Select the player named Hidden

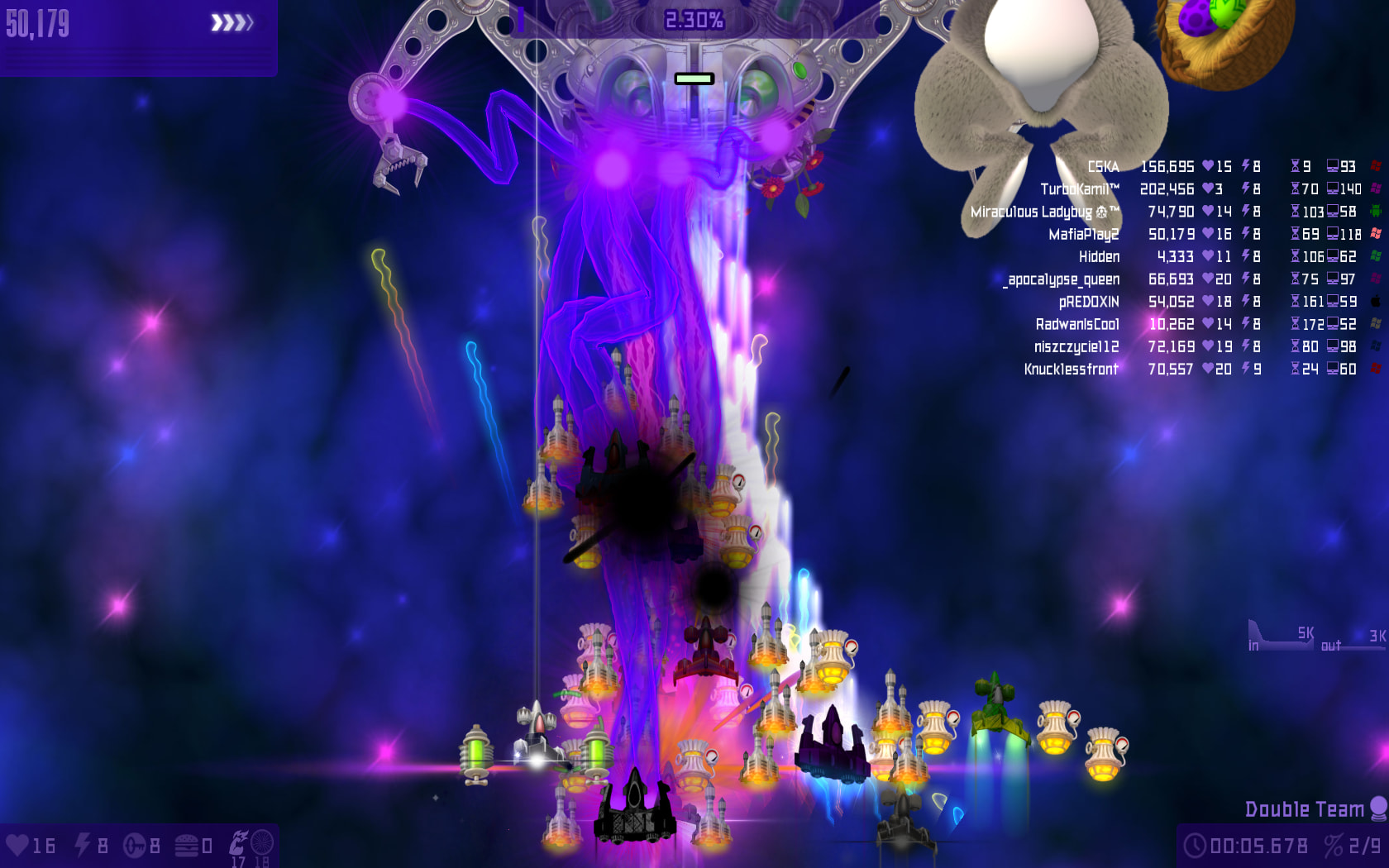pos(1099,257)
